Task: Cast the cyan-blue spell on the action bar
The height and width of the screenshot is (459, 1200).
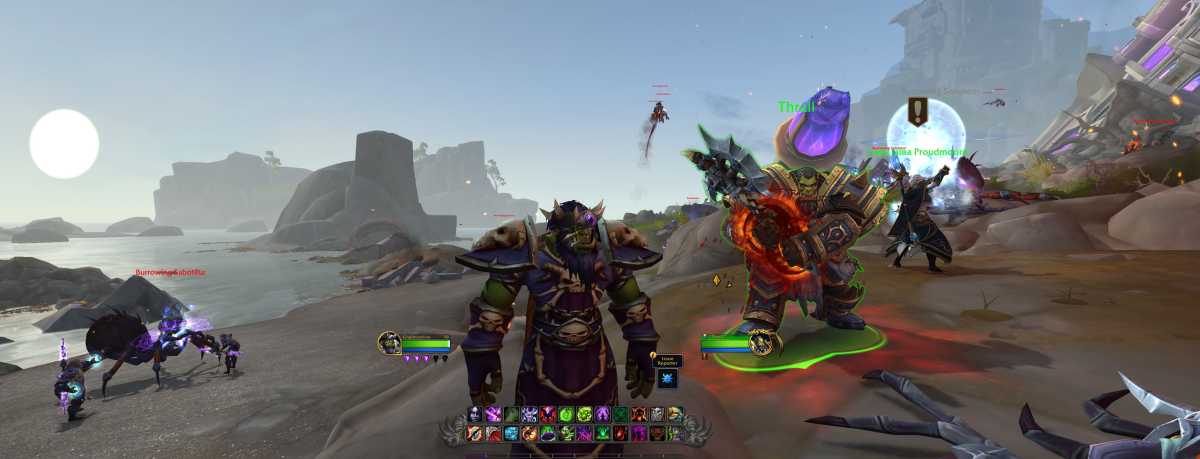Action: [x=511, y=433]
